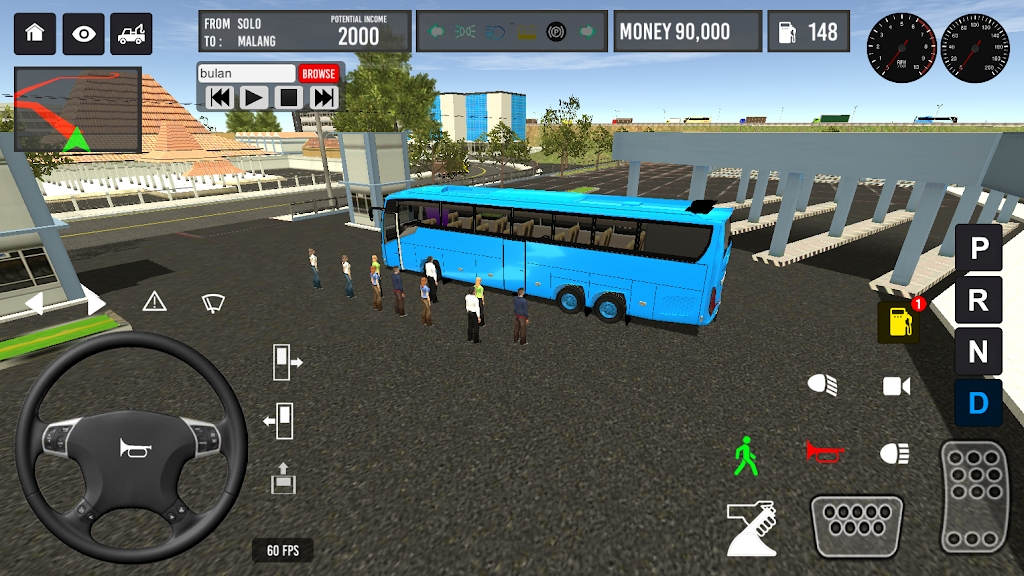
Task: Activate the windshield wipers
Action: (x=212, y=301)
